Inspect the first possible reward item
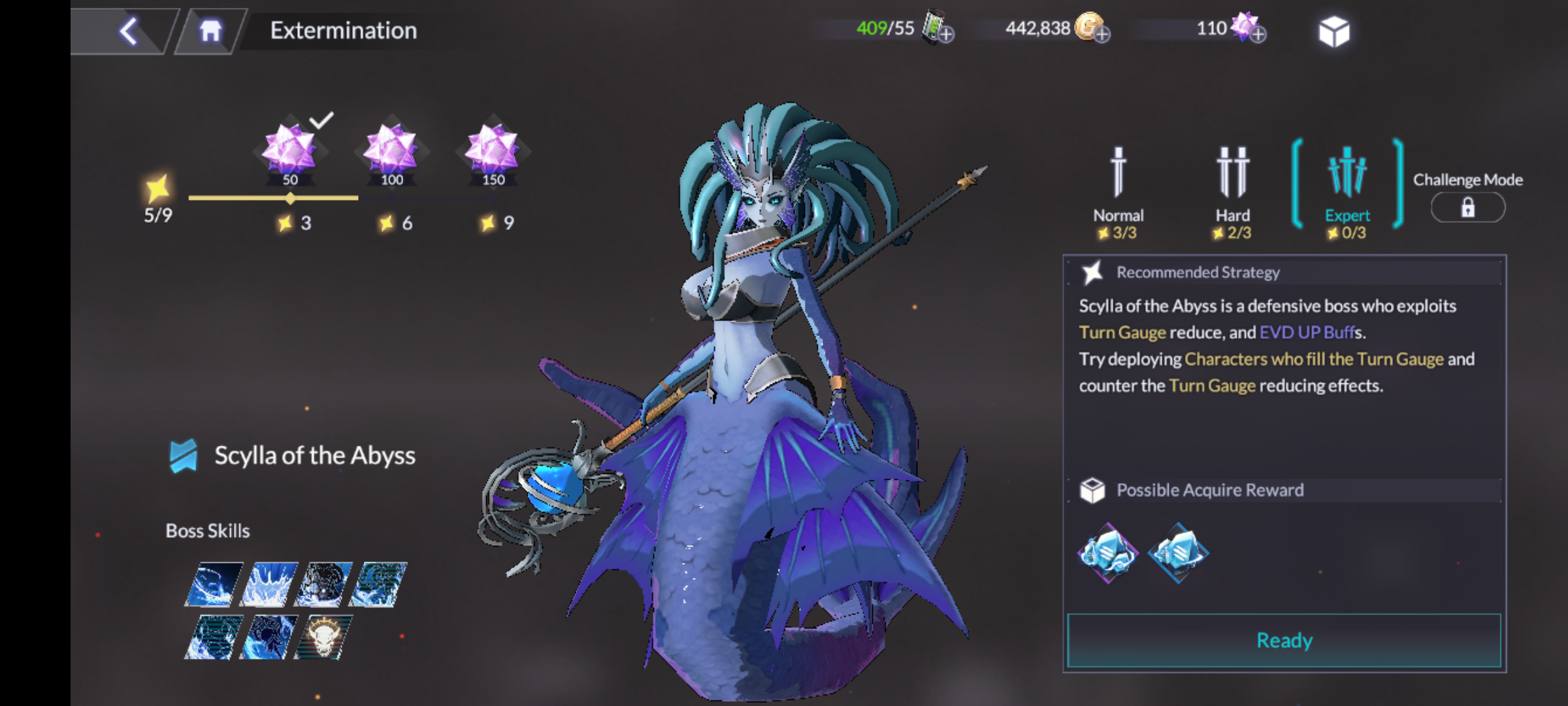 tap(1107, 552)
